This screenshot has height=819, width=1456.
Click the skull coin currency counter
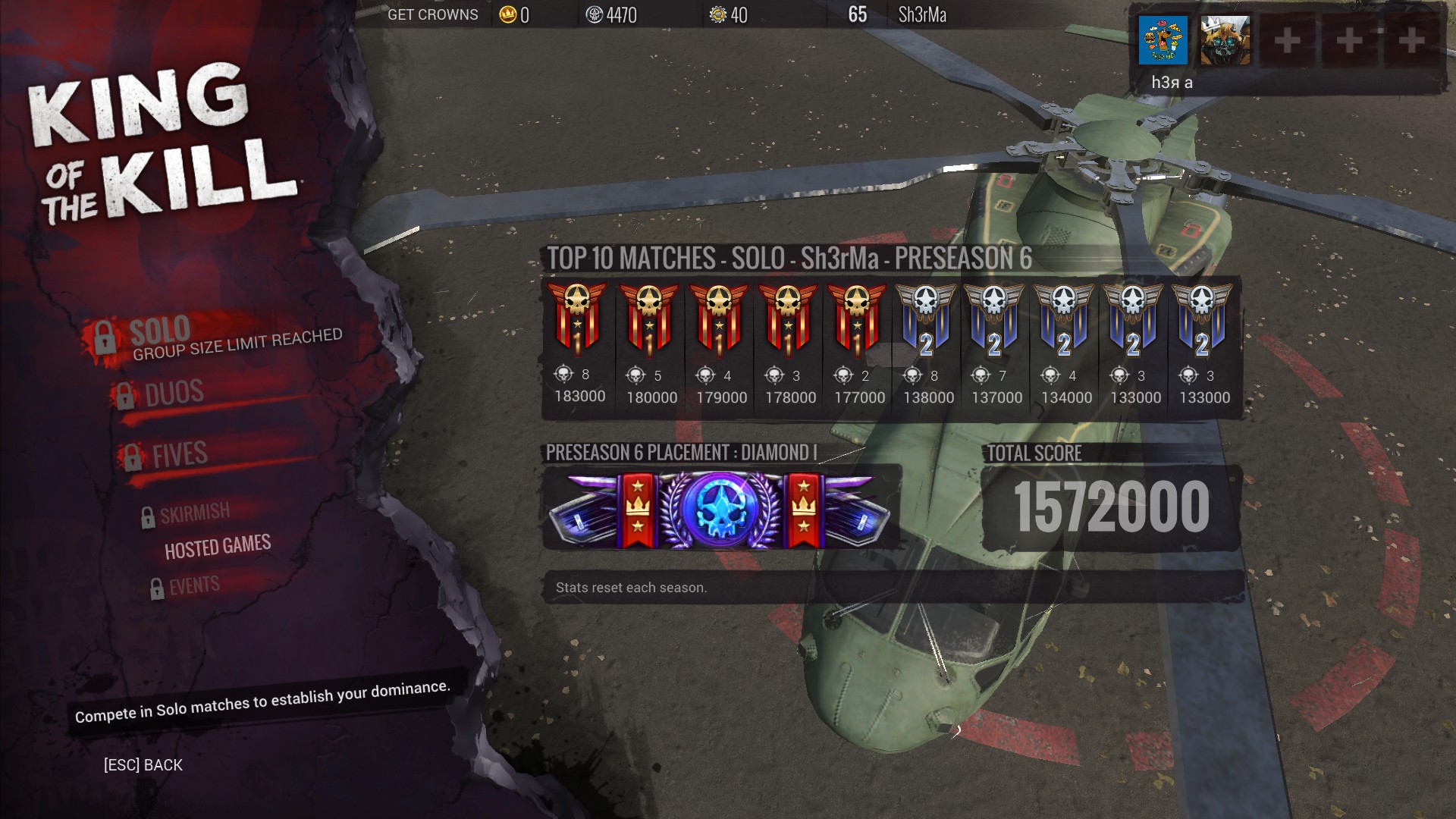pos(611,14)
